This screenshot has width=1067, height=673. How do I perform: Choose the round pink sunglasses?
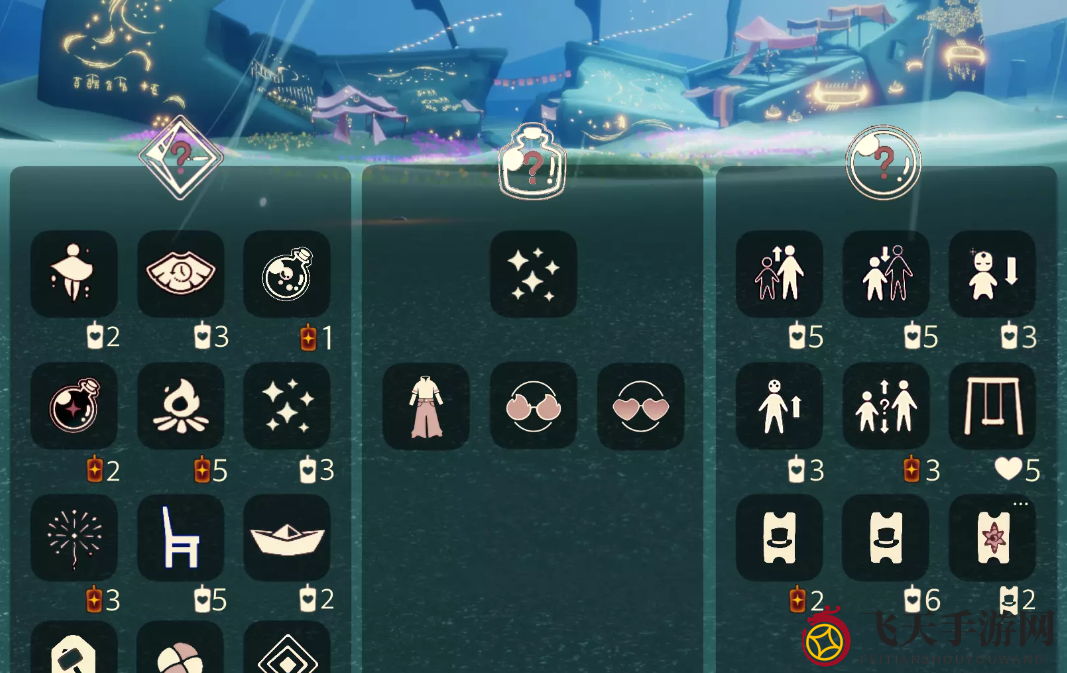[x=533, y=405]
